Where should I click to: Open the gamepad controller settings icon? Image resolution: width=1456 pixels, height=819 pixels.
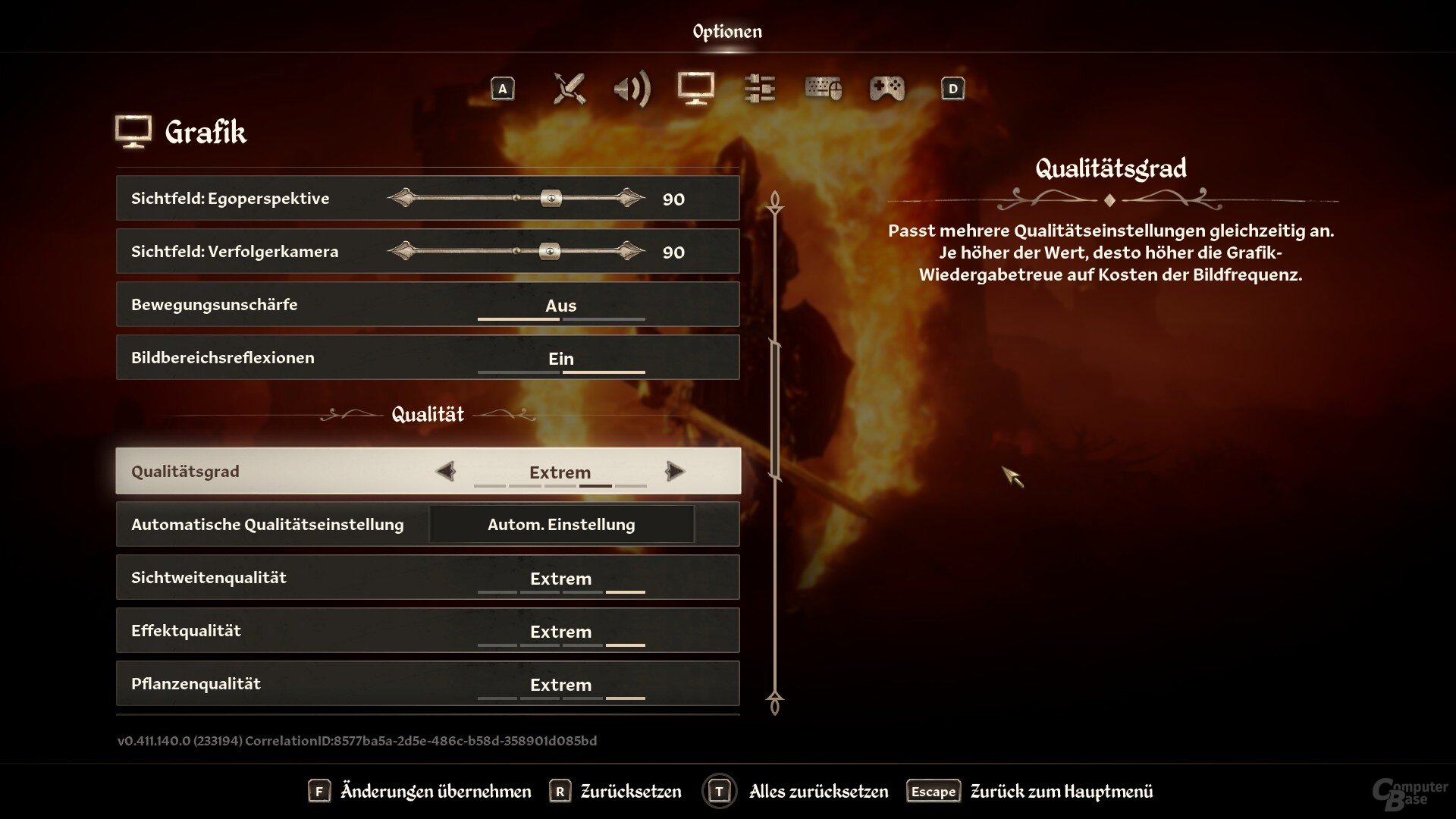tap(886, 89)
